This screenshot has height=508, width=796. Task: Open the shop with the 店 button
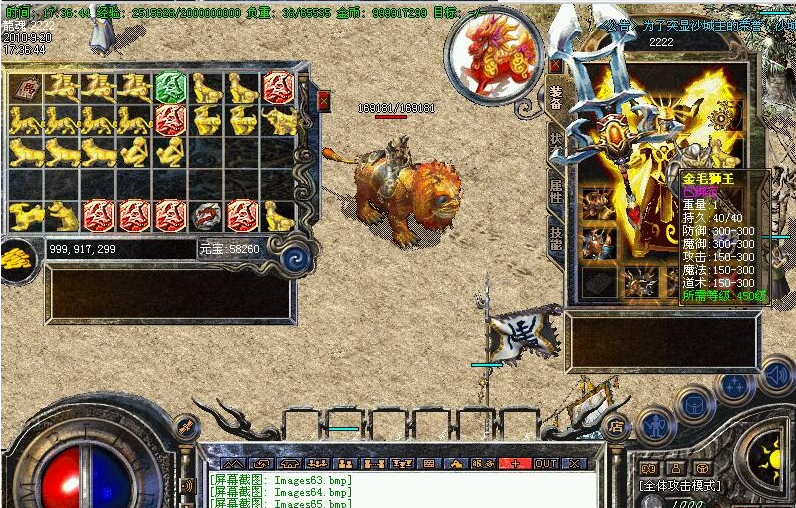[x=617, y=426]
